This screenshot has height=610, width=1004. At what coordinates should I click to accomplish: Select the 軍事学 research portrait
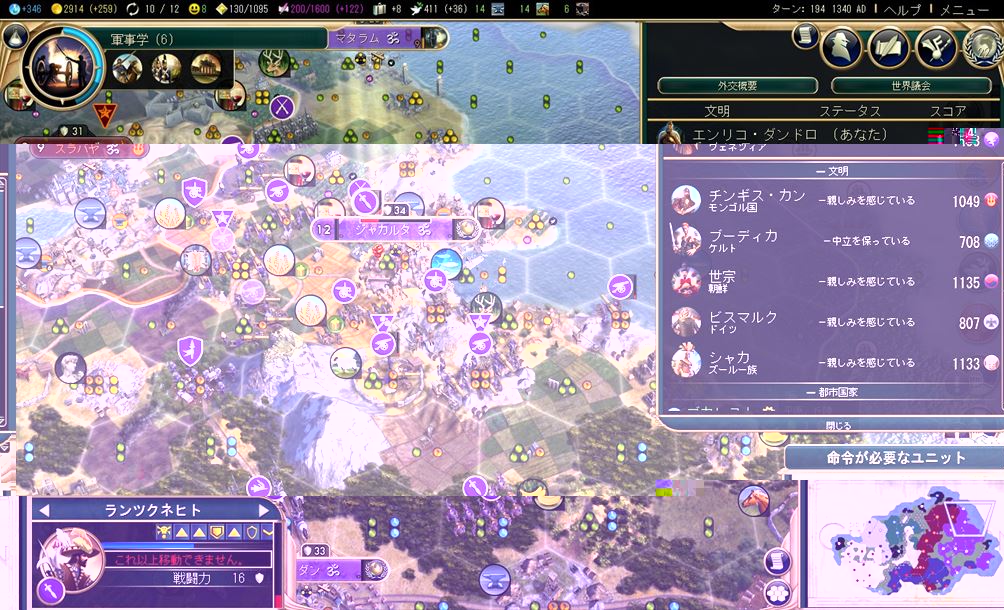[60, 69]
